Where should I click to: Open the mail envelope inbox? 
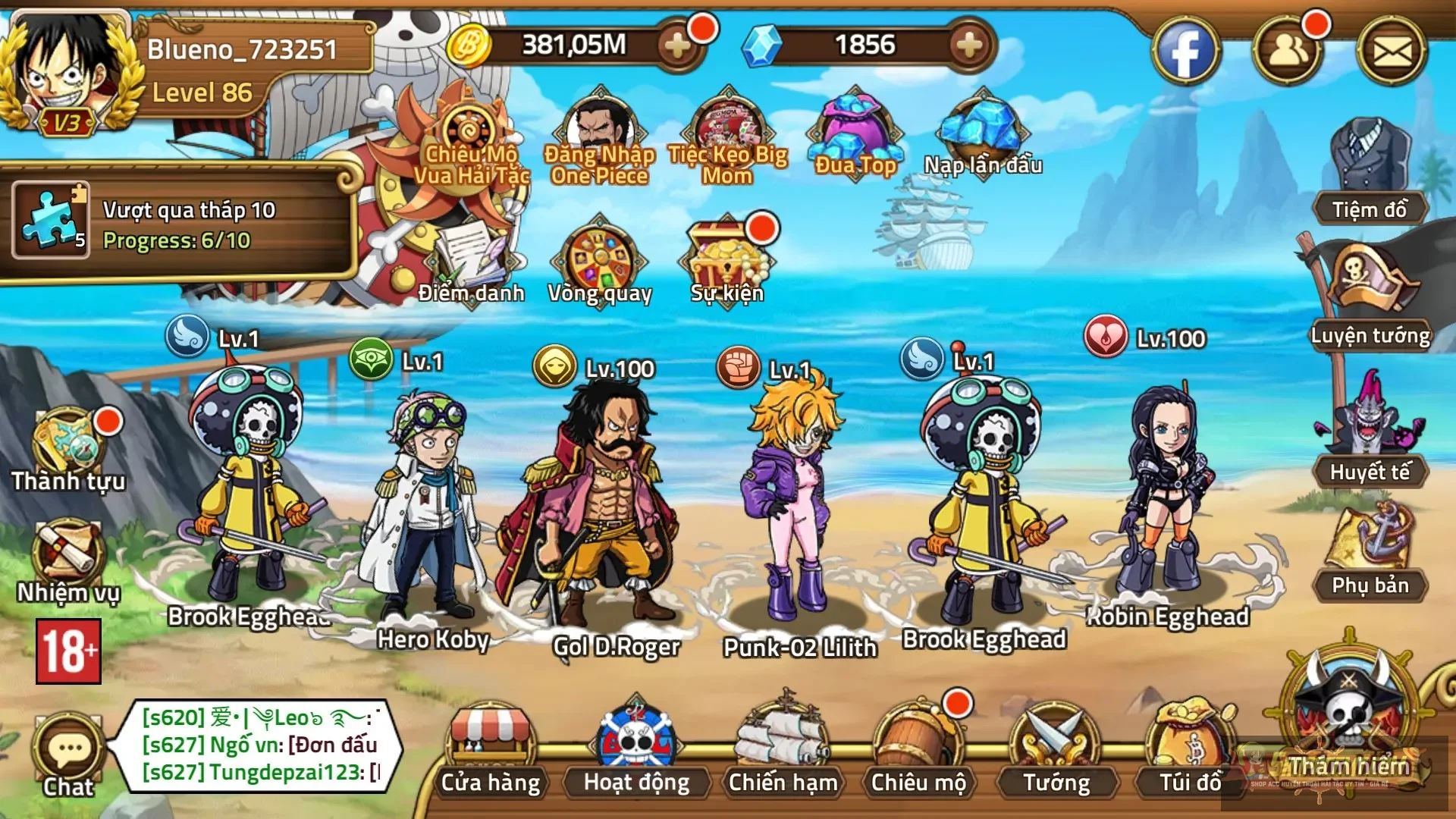coord(1392,52)
